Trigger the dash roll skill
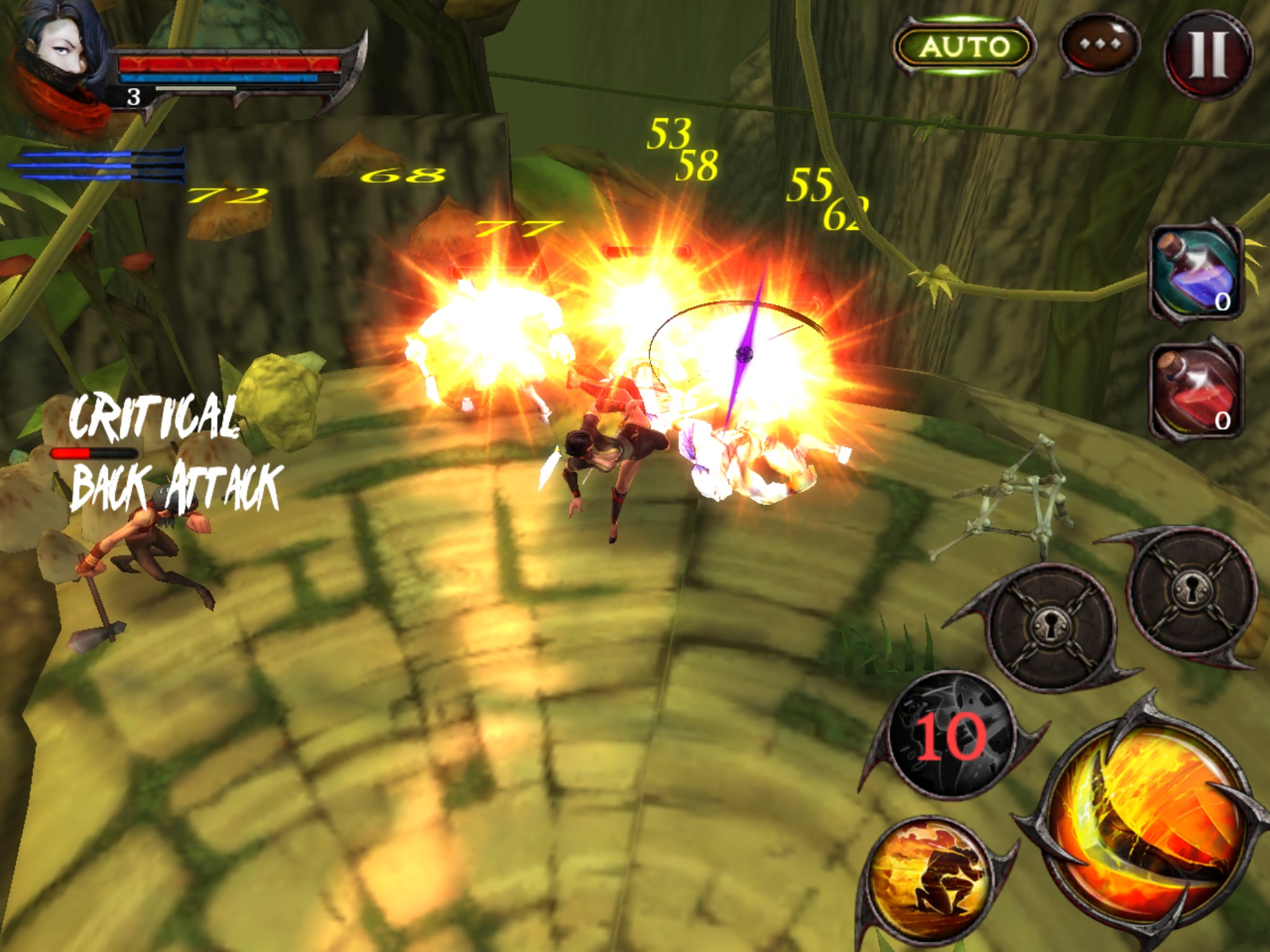Image resolution: width=1270 pixels, height=952 pixels. [936, 879]
